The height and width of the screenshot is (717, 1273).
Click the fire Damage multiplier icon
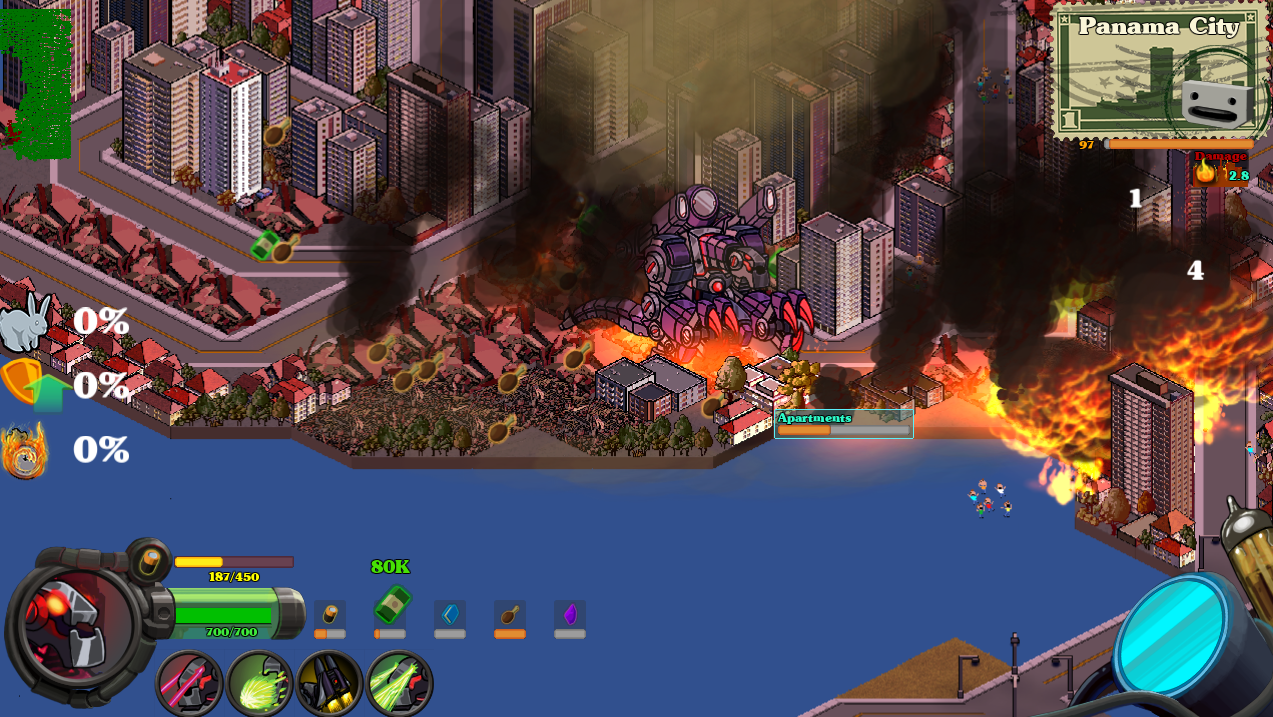point(1205,174)
